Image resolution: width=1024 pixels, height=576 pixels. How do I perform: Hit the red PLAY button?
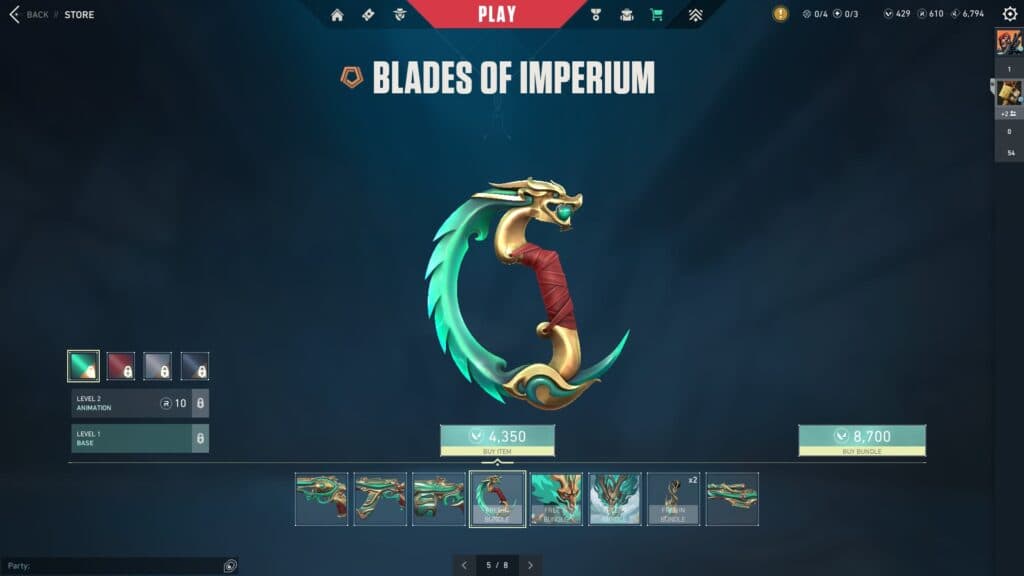point(497,14)
